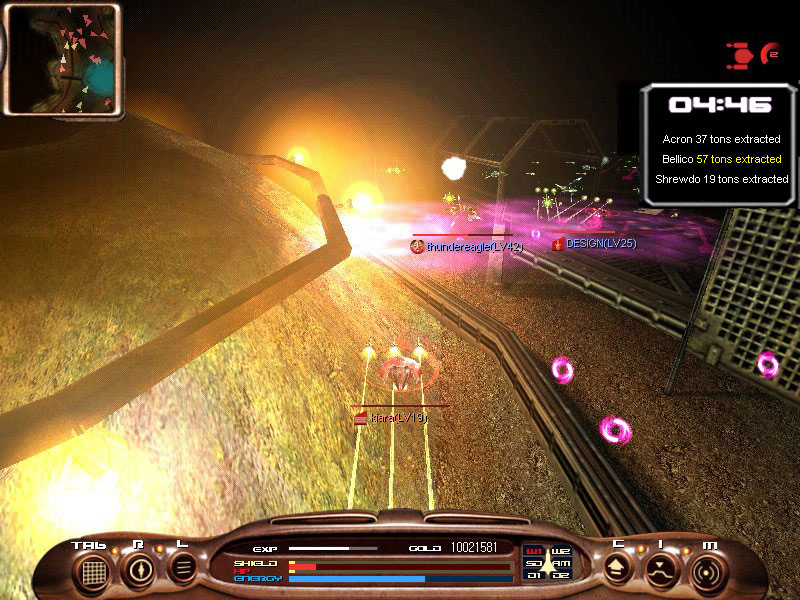This screenshot has width=800, height=600.
Task: Select the W1 weapon cell
Action: click(x=533, y=551)
